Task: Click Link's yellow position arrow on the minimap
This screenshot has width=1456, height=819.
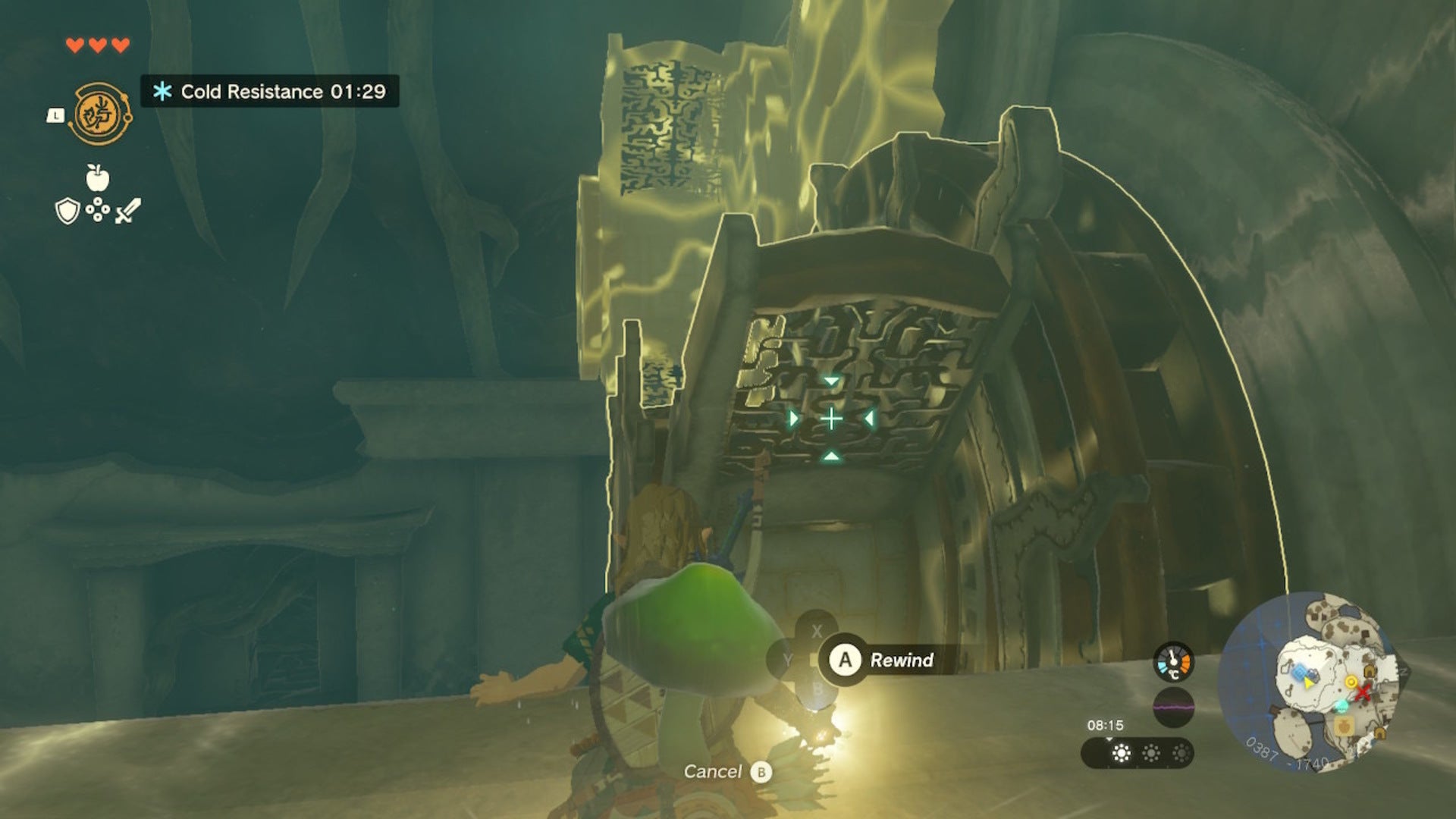Action: coord(1308,684)
